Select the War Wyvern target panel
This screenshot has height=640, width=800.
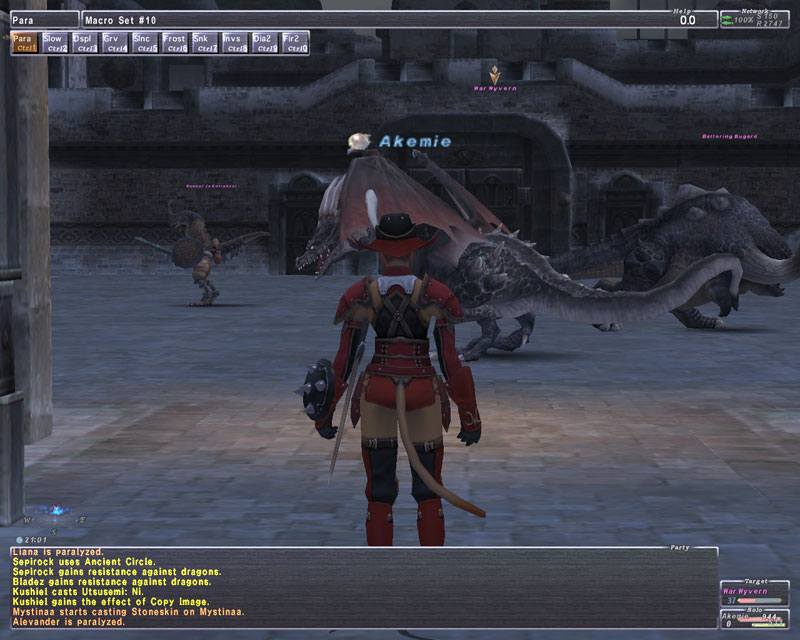[754, 595]
